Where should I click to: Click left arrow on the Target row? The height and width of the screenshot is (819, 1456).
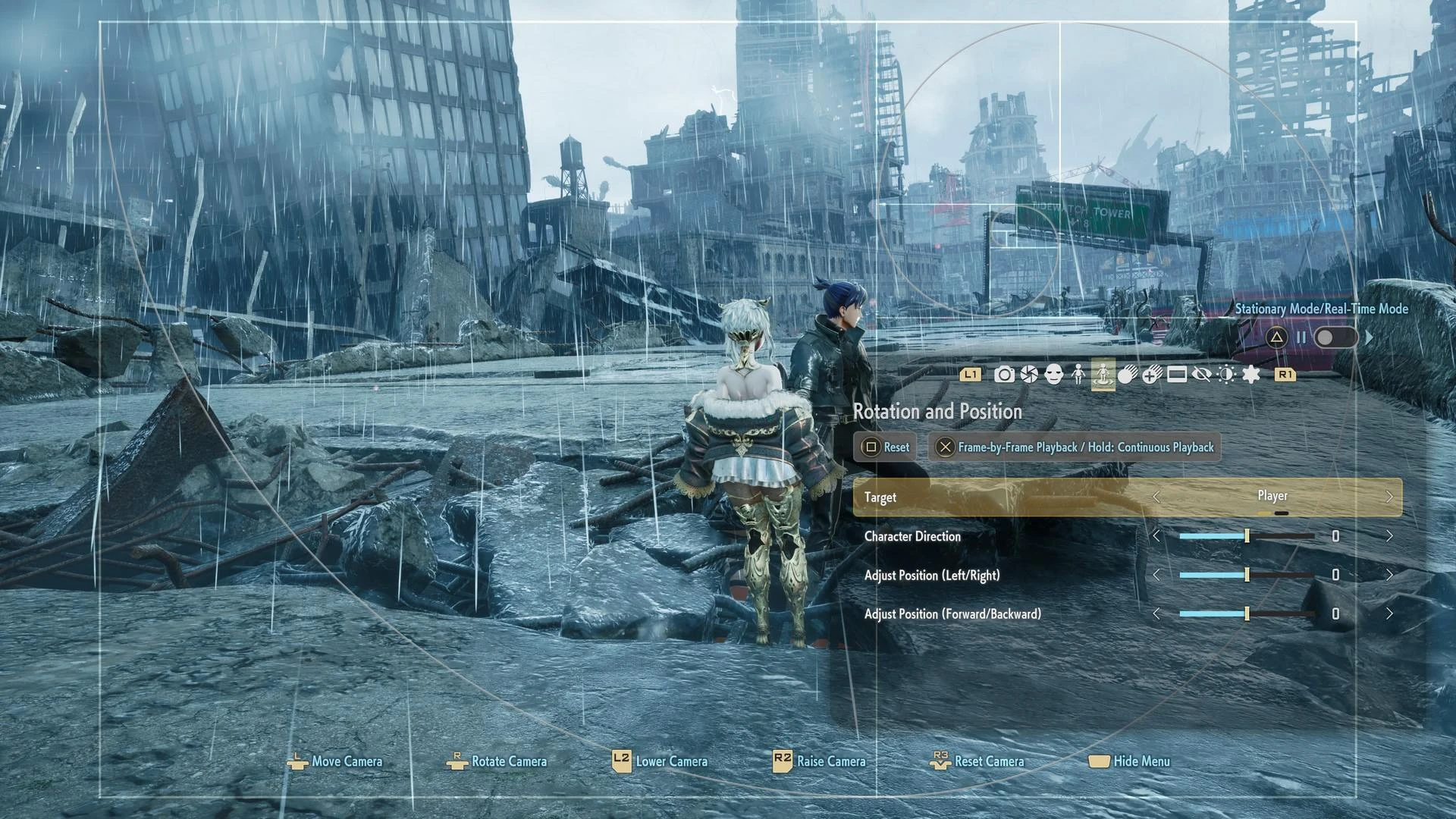(1156, 497)
